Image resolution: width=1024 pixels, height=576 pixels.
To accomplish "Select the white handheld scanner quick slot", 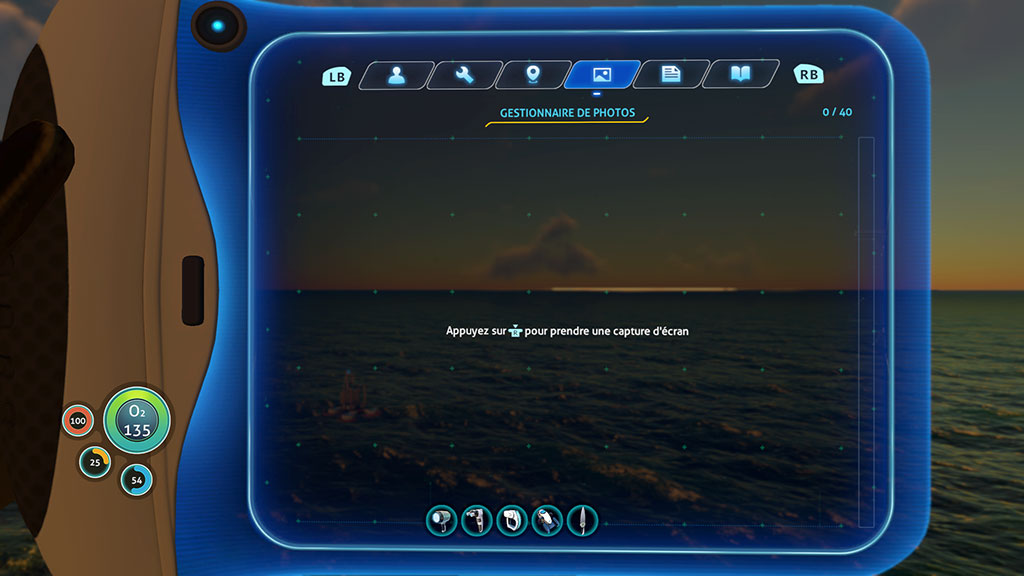I will click(x=512, y=520).
